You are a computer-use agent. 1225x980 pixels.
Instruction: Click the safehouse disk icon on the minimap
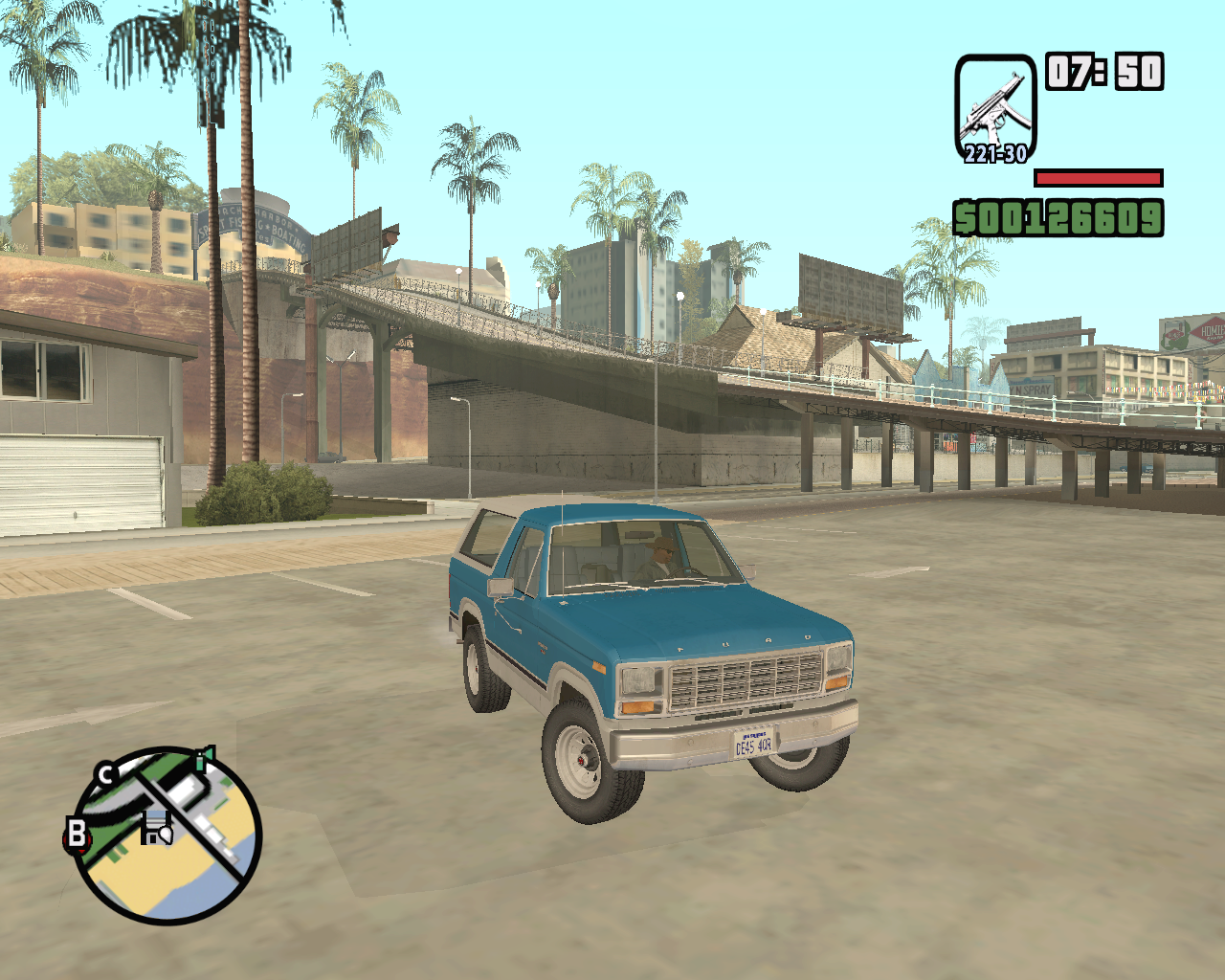tap(156, 825)
